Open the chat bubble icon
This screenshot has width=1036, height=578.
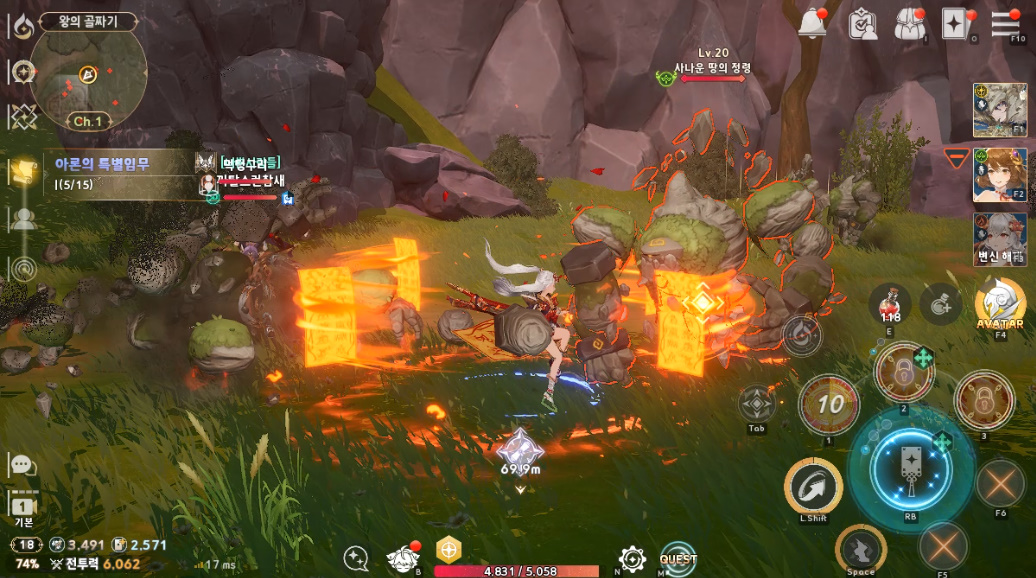point(22,465)
